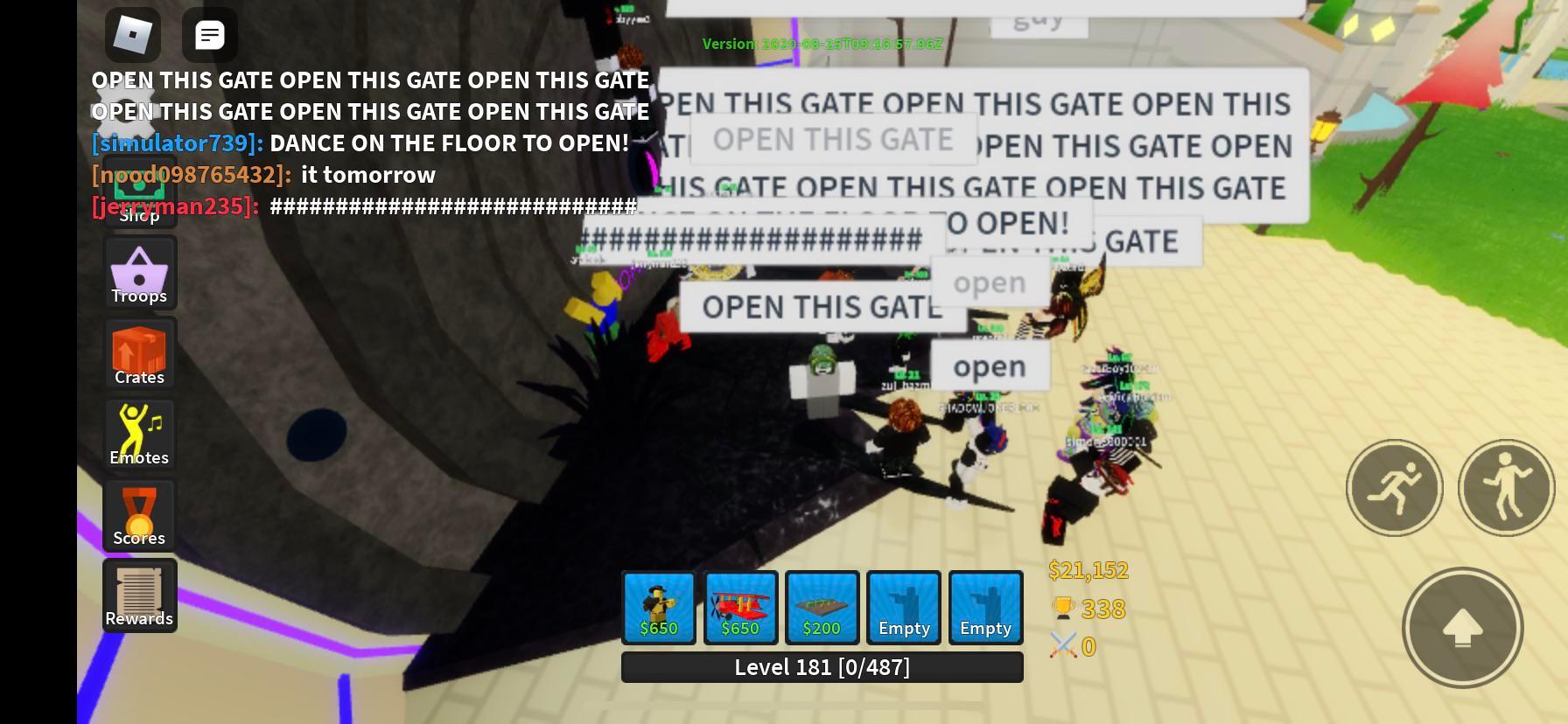This screenshot has height=724, width=1568.
Task: Click the first Empty troop slot
Action: point(903,607)
